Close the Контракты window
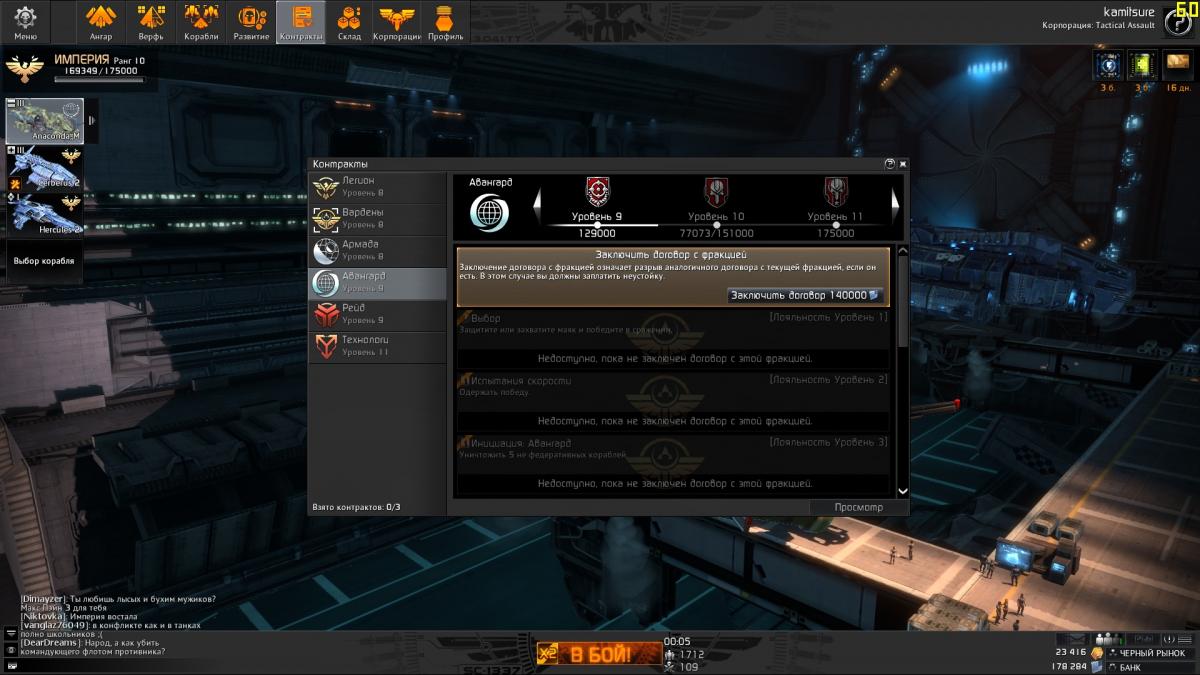This screenshot has width=1200, height=675. coord(902,163)
